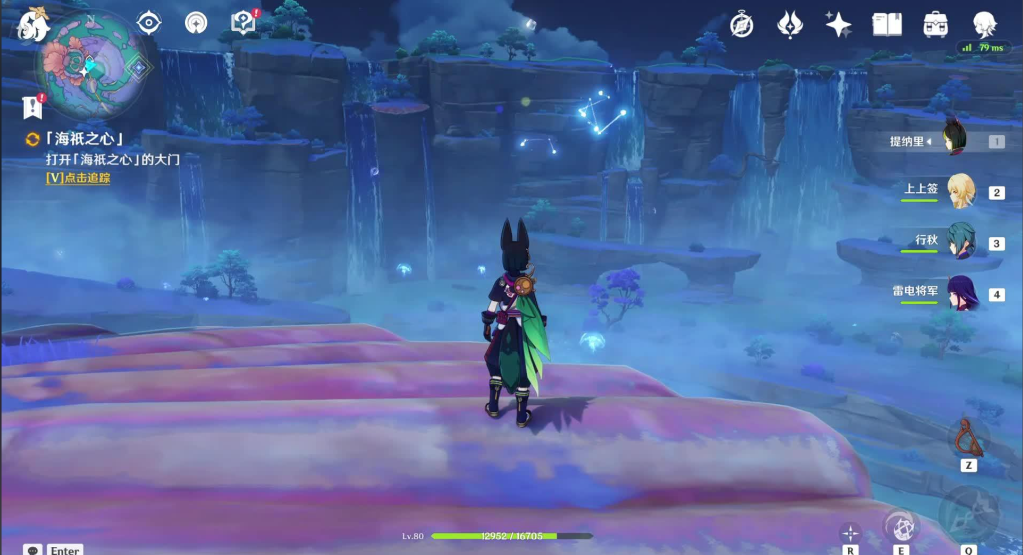Switch to party member 行秋

tap(961, 242)
